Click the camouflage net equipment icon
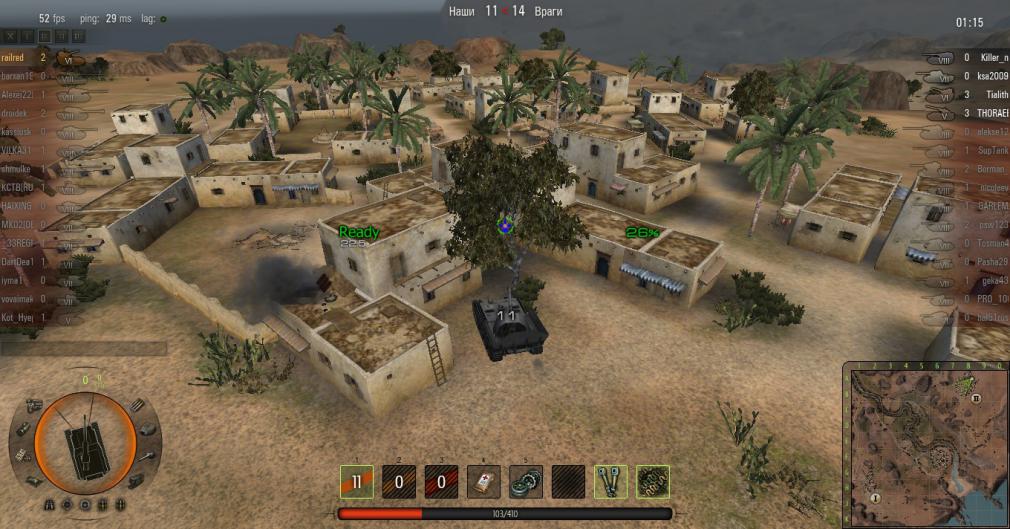 coord(653,481)
